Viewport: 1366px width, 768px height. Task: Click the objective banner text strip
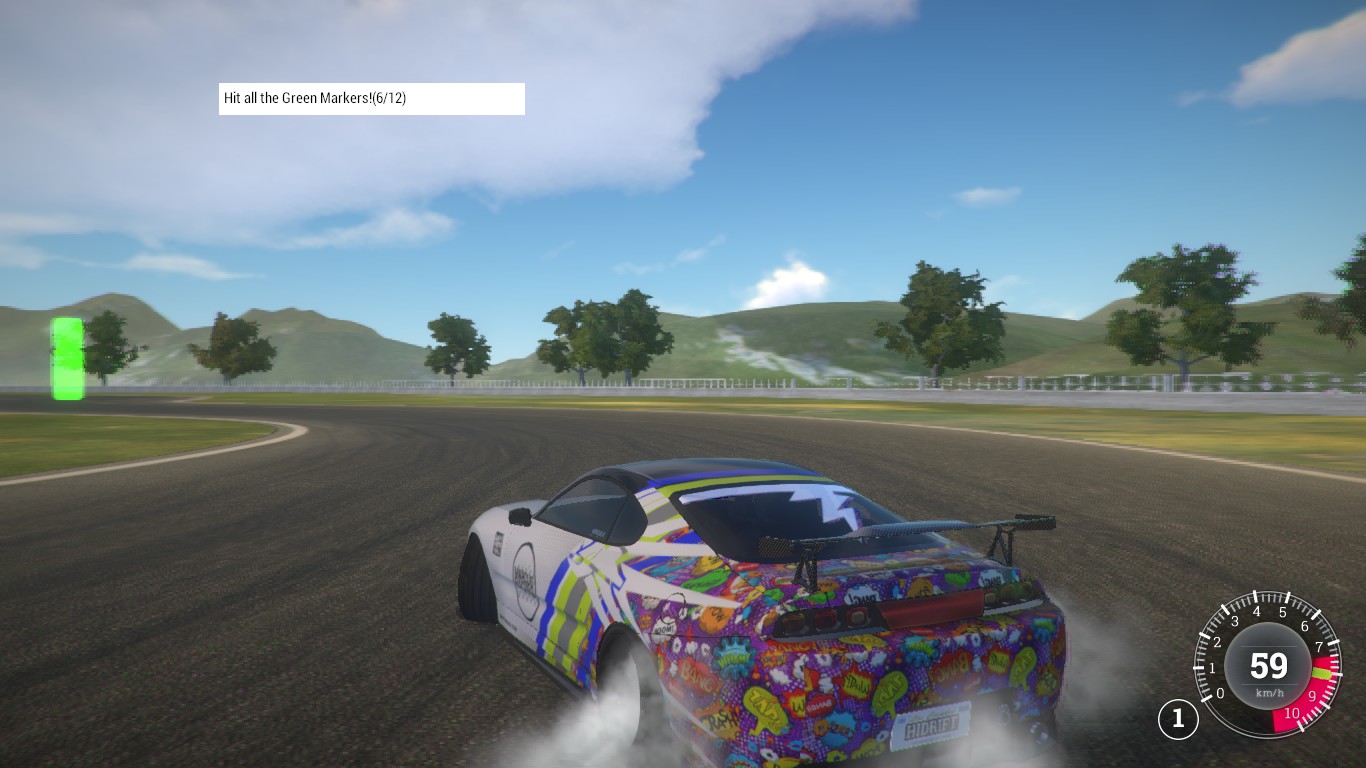click(x=372, y=98)
